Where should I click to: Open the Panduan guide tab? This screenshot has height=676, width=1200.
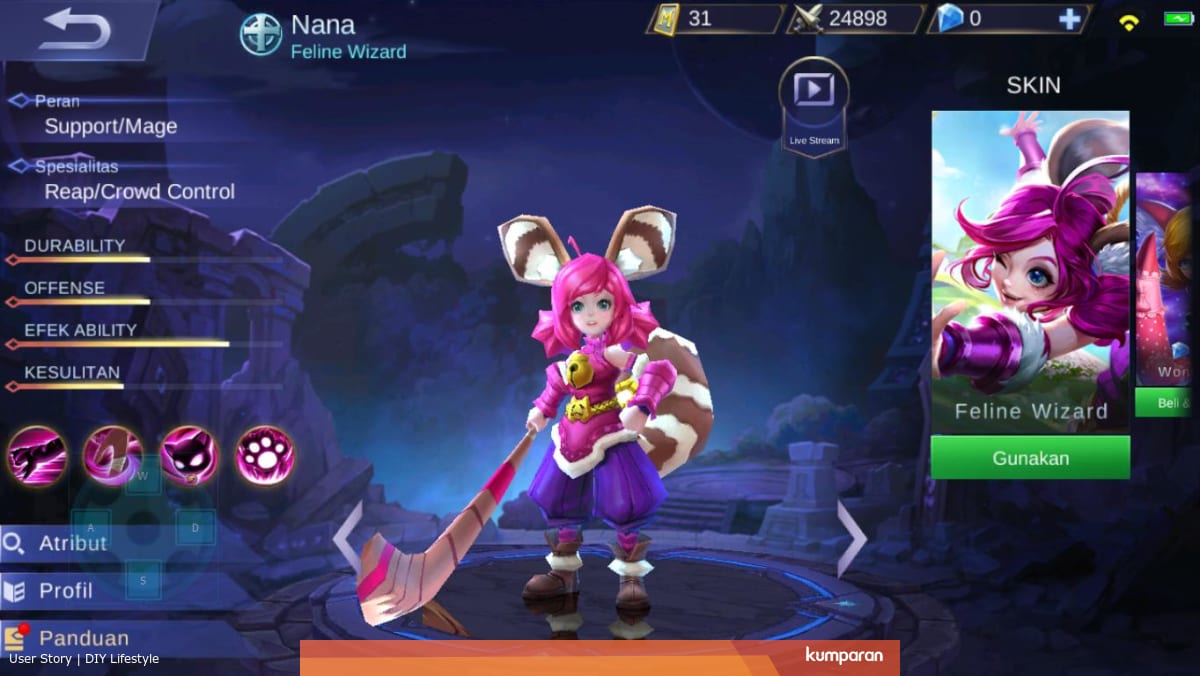(x=83, y=638)
